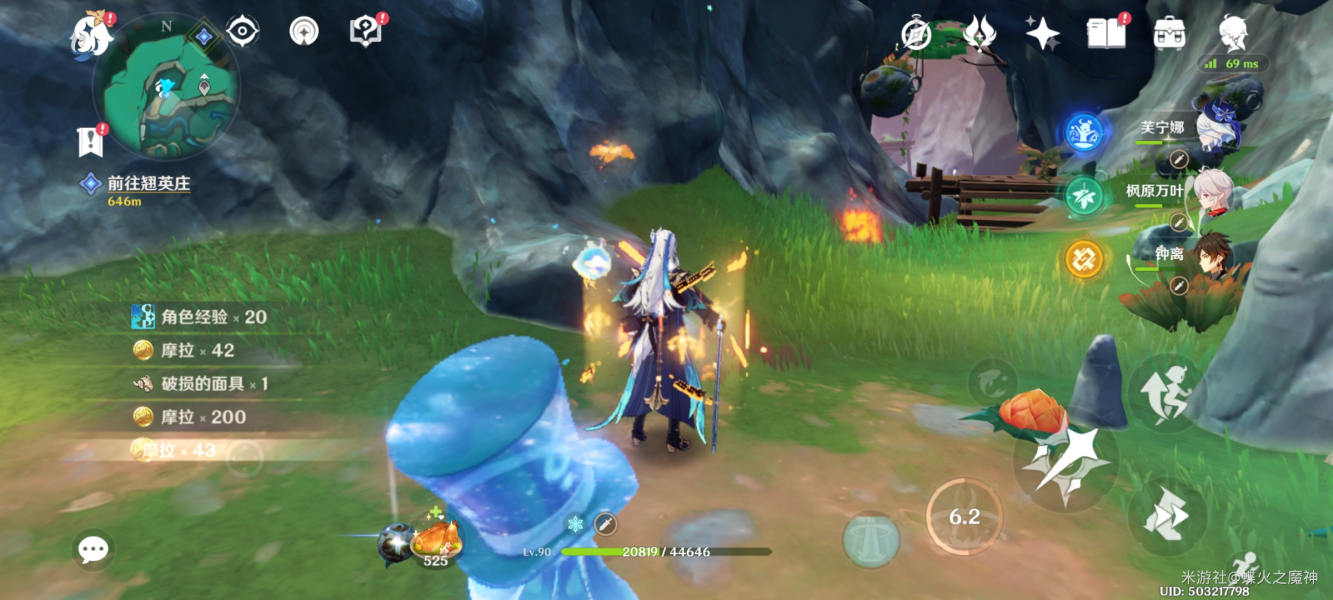
Task: Tap the sprint dash button
Action: tap(1166, 516)
